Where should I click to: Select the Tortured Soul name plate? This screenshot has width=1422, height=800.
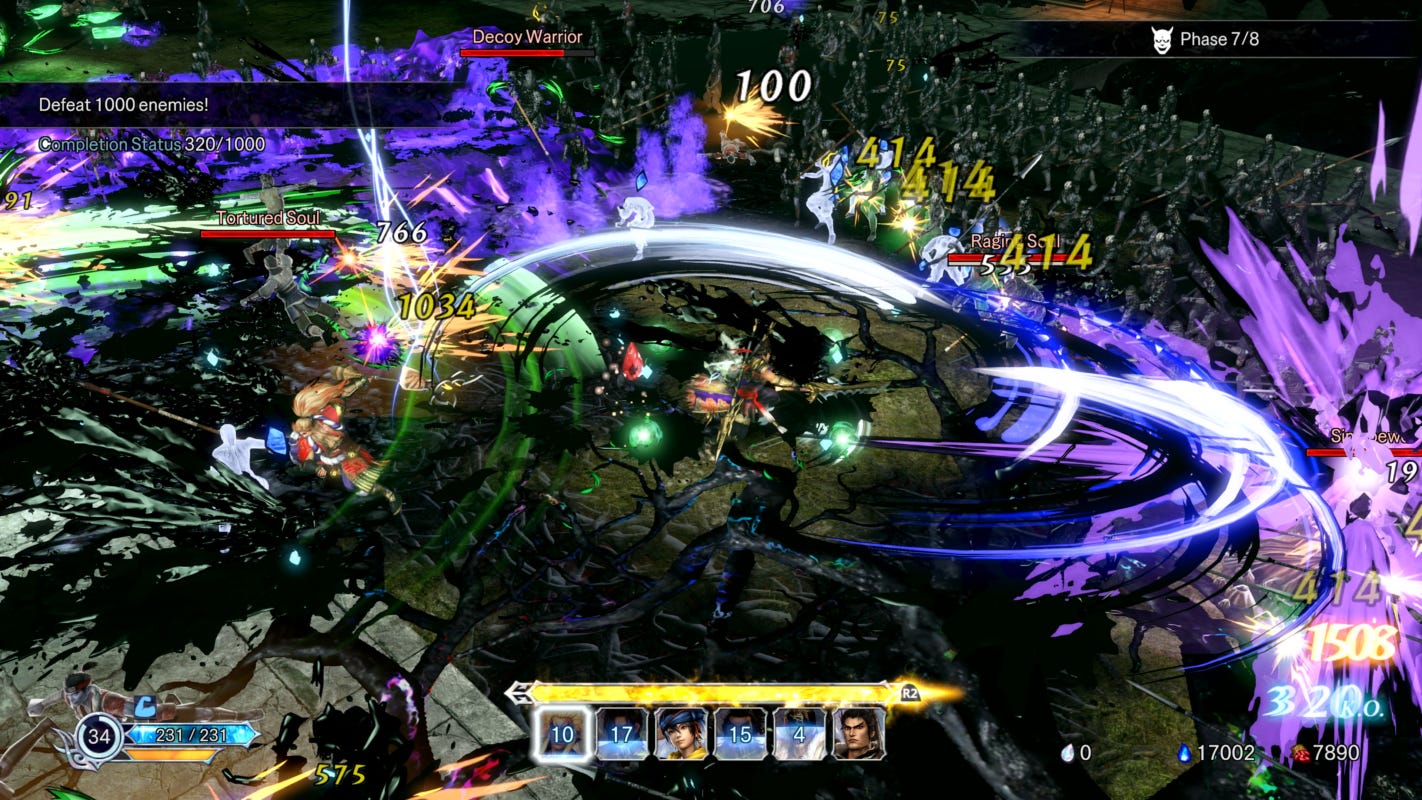tap(268, 217)
